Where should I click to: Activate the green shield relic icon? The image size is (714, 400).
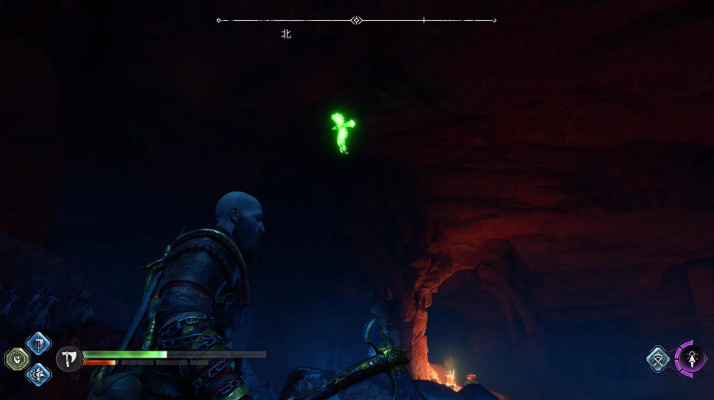pos(16,359)
